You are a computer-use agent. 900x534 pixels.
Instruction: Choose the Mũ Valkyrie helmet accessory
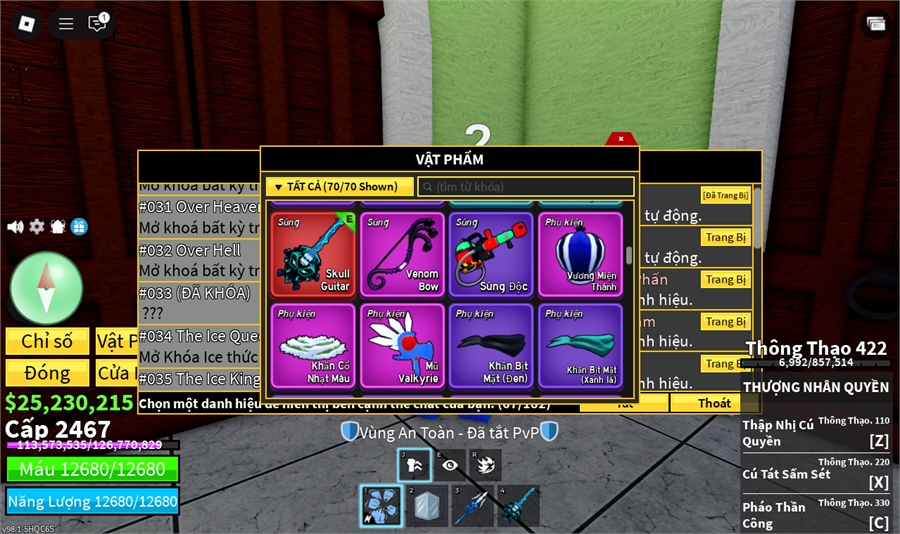tap(402, 345)
